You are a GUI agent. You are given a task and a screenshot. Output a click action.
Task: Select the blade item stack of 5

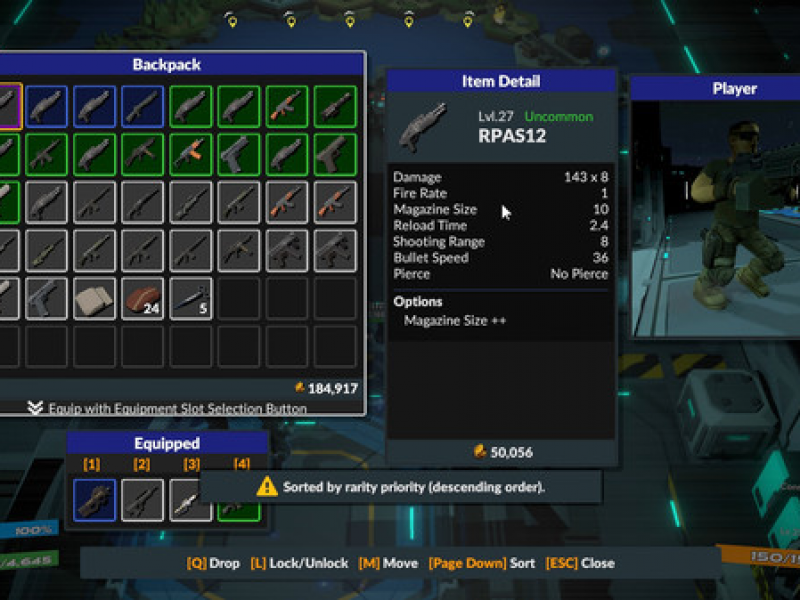pyautogui.click(x=190, y=298)
